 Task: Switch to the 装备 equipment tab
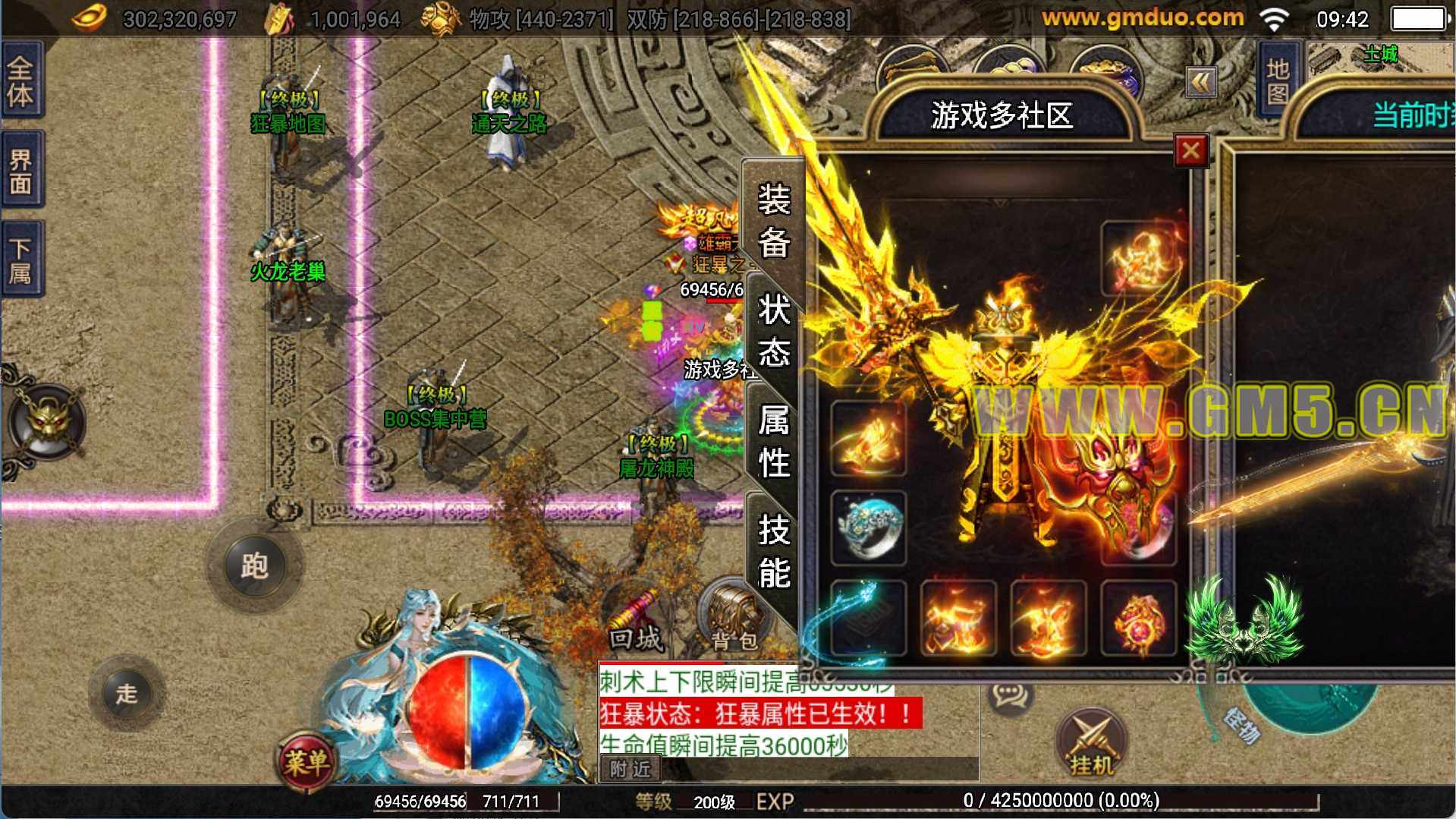click(774, 221)
